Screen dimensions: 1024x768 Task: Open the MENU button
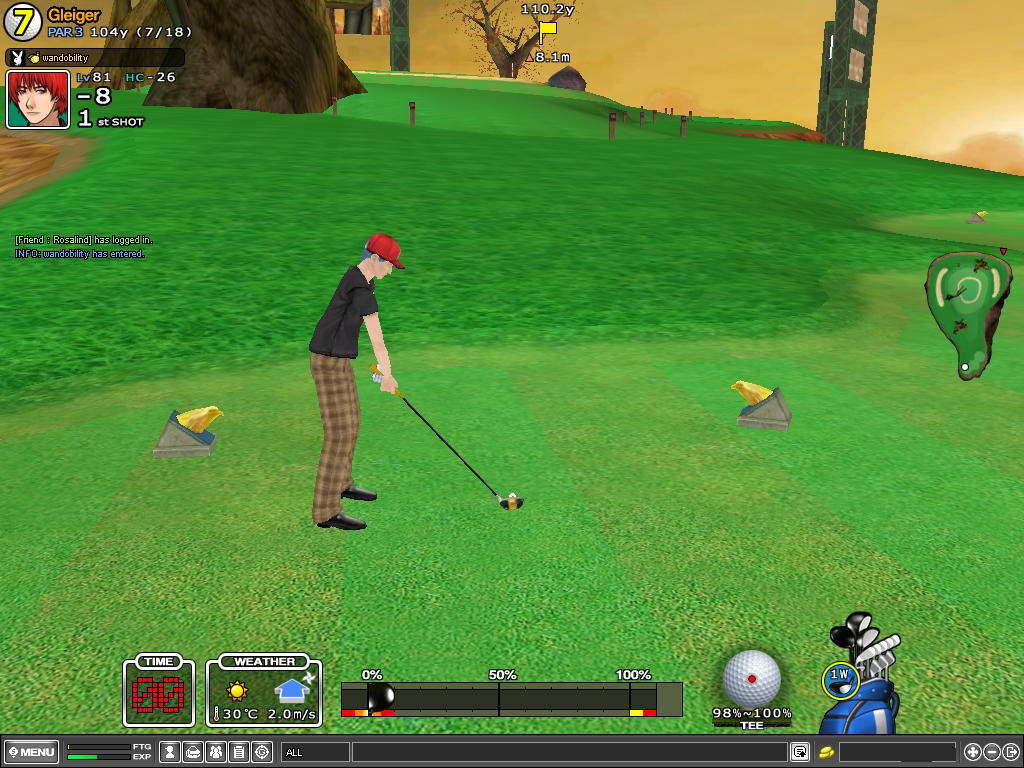tap(32, 752)
